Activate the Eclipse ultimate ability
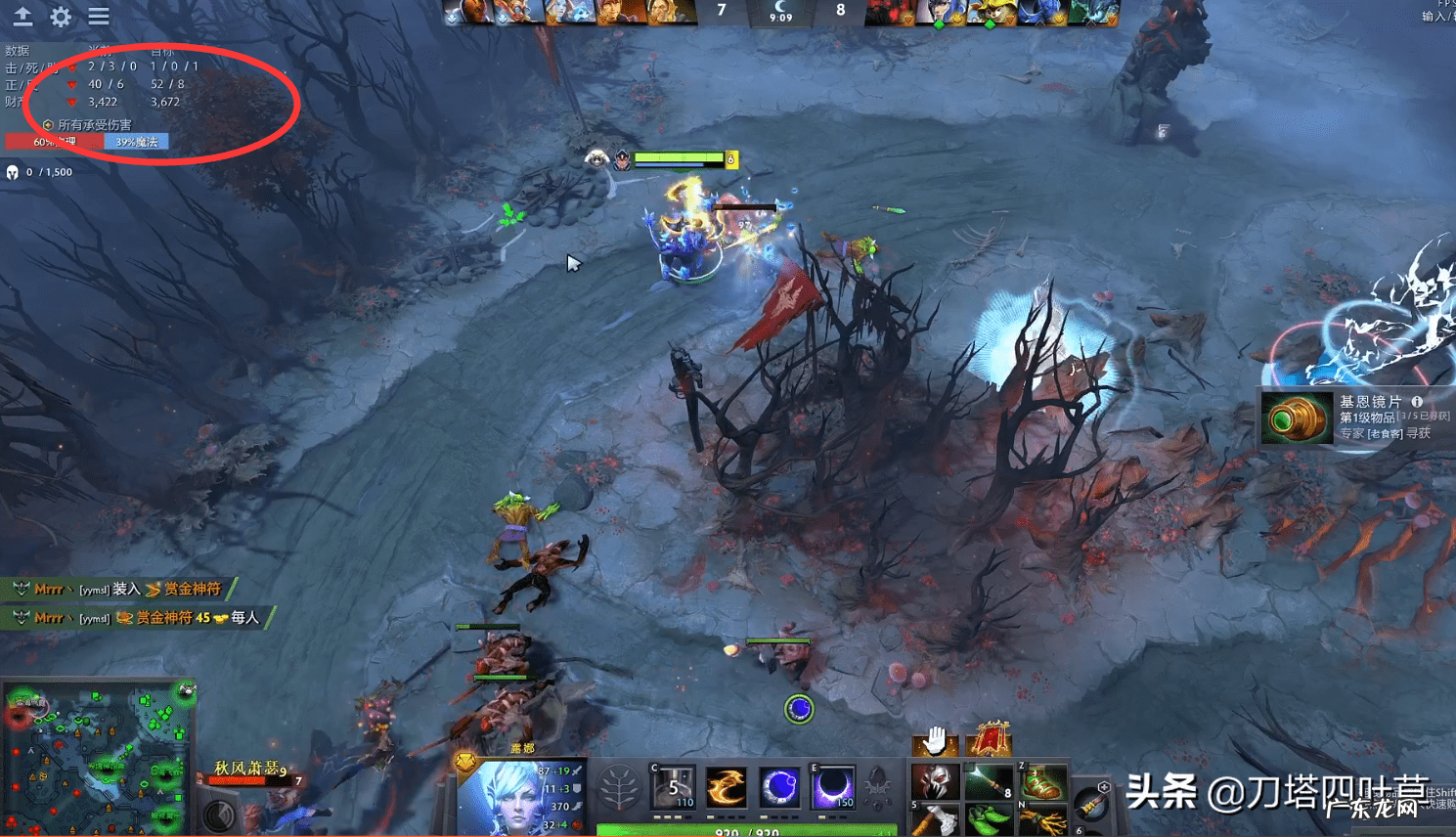Image resolution: width=1456 pixels, height=837 pixels. pos(832,787)
